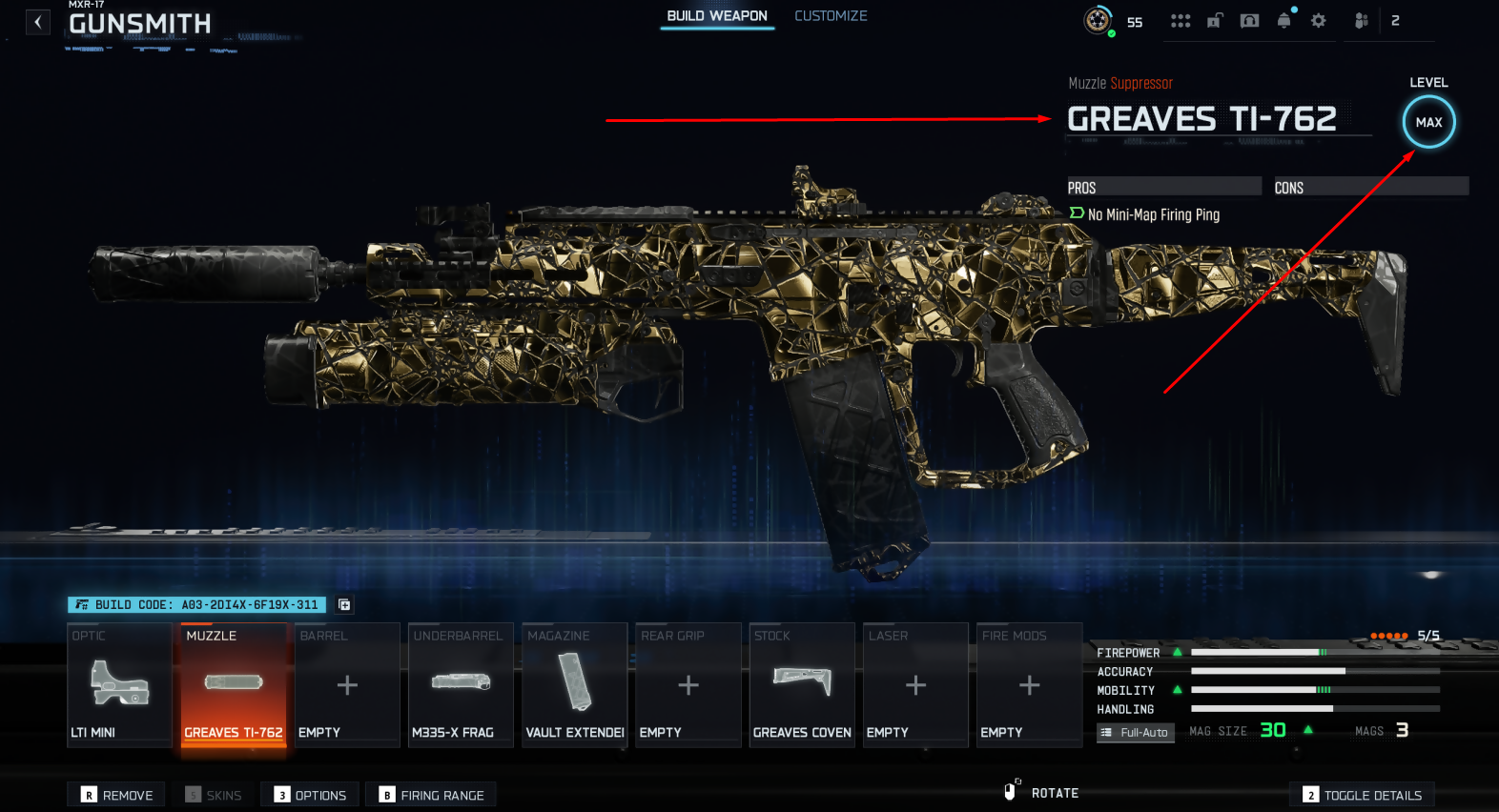1499x812 pixels.
Task: Open the Optic slot with LTI Mini
Action: (119, 684)
